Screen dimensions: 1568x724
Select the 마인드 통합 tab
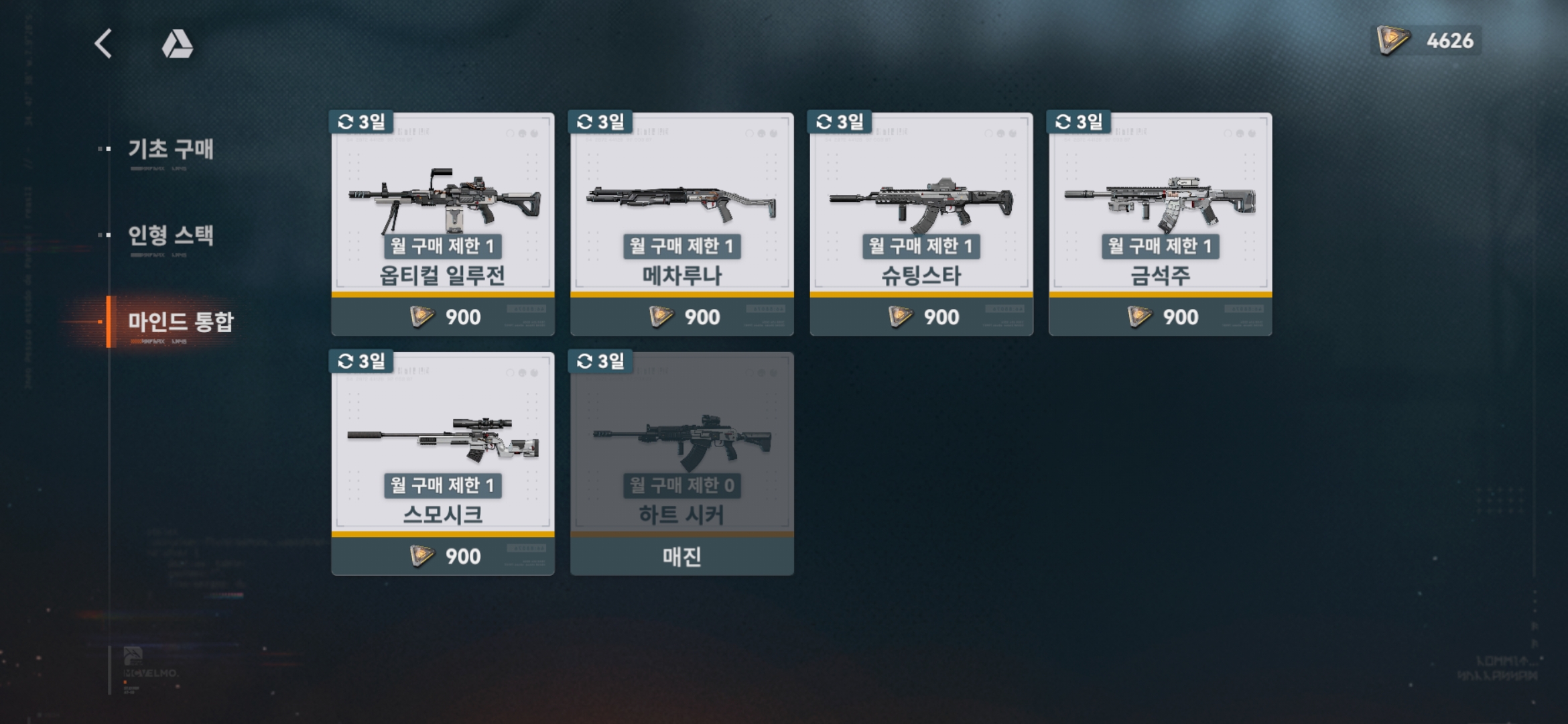(180, 321)
